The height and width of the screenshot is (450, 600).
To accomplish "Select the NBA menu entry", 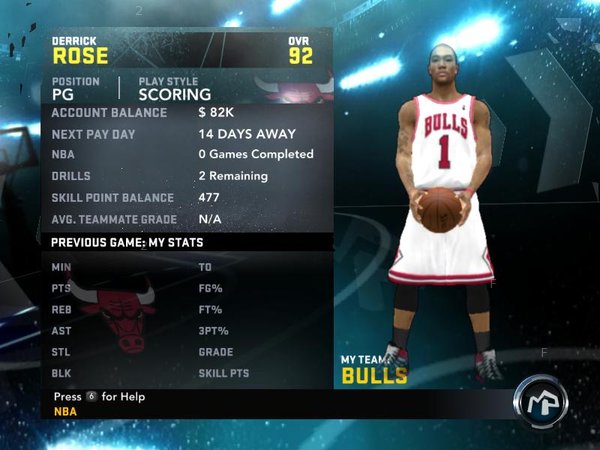I will point(65,410).
